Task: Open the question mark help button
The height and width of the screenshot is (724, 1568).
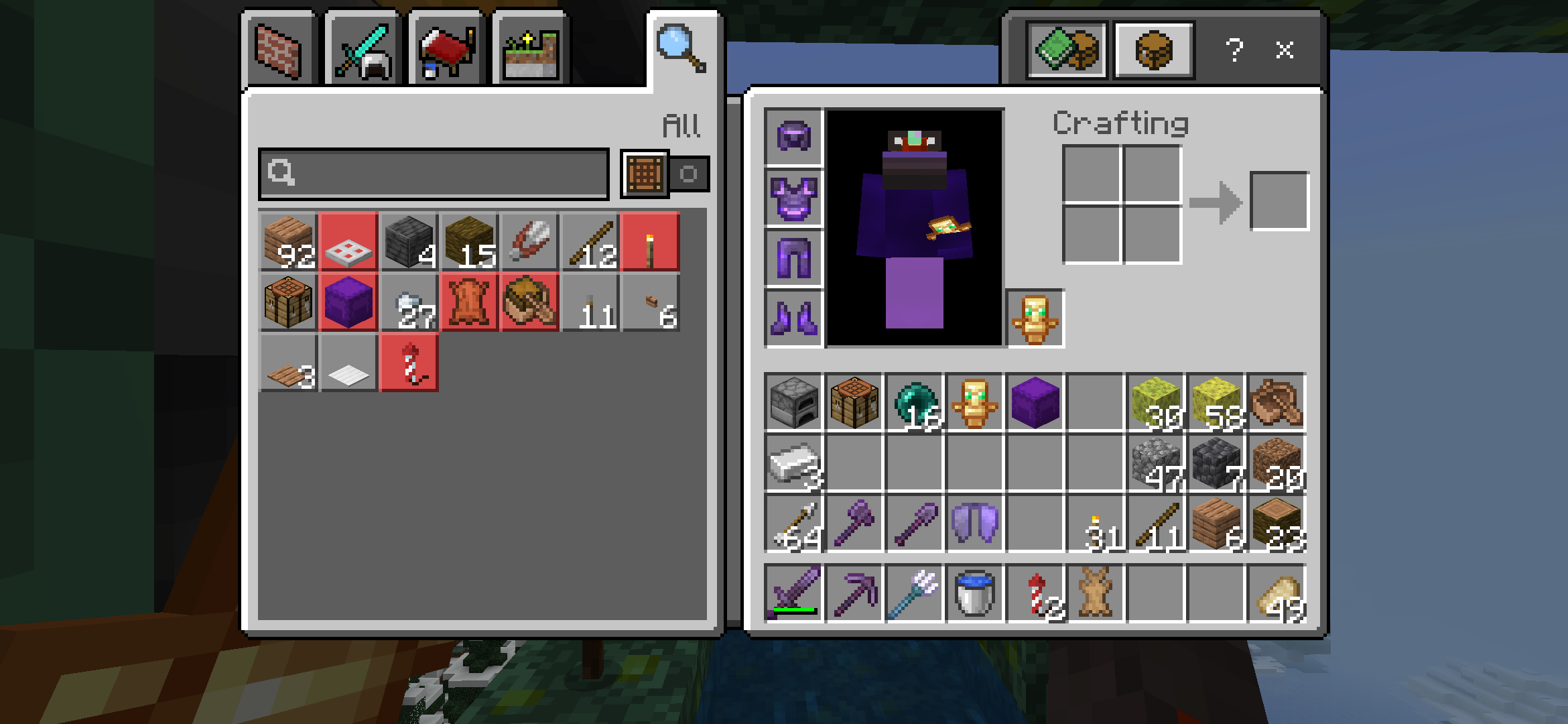Action: (1234, 50)
